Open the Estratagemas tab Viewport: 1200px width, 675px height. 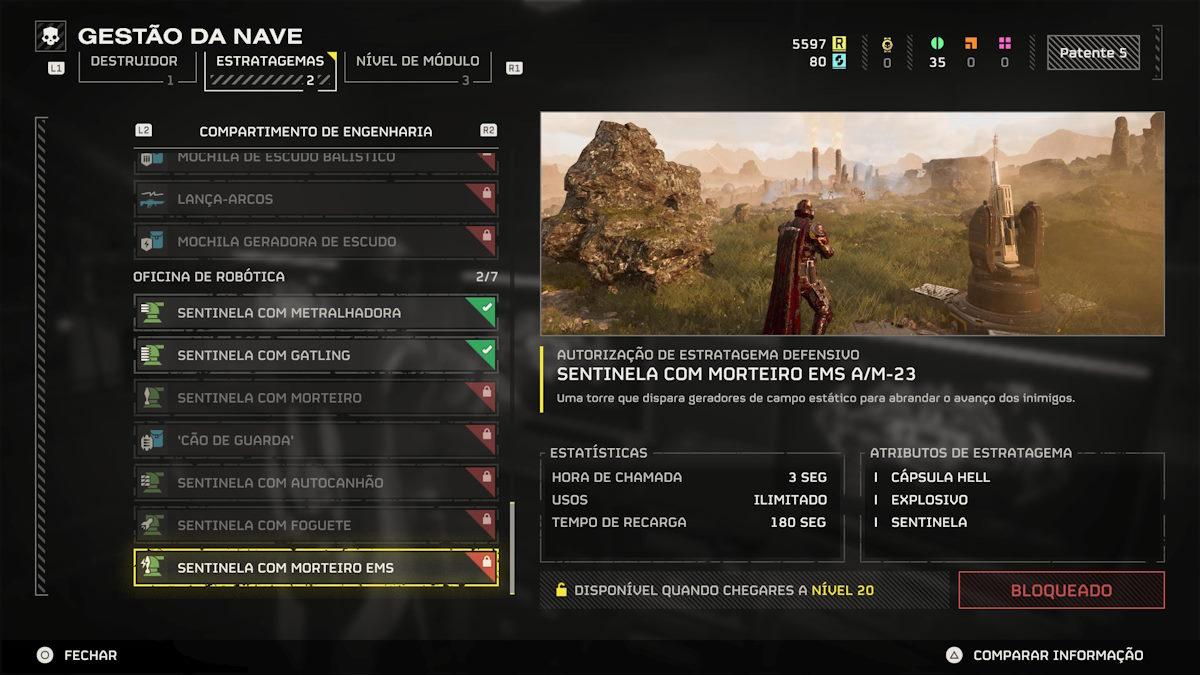(270, 62)
